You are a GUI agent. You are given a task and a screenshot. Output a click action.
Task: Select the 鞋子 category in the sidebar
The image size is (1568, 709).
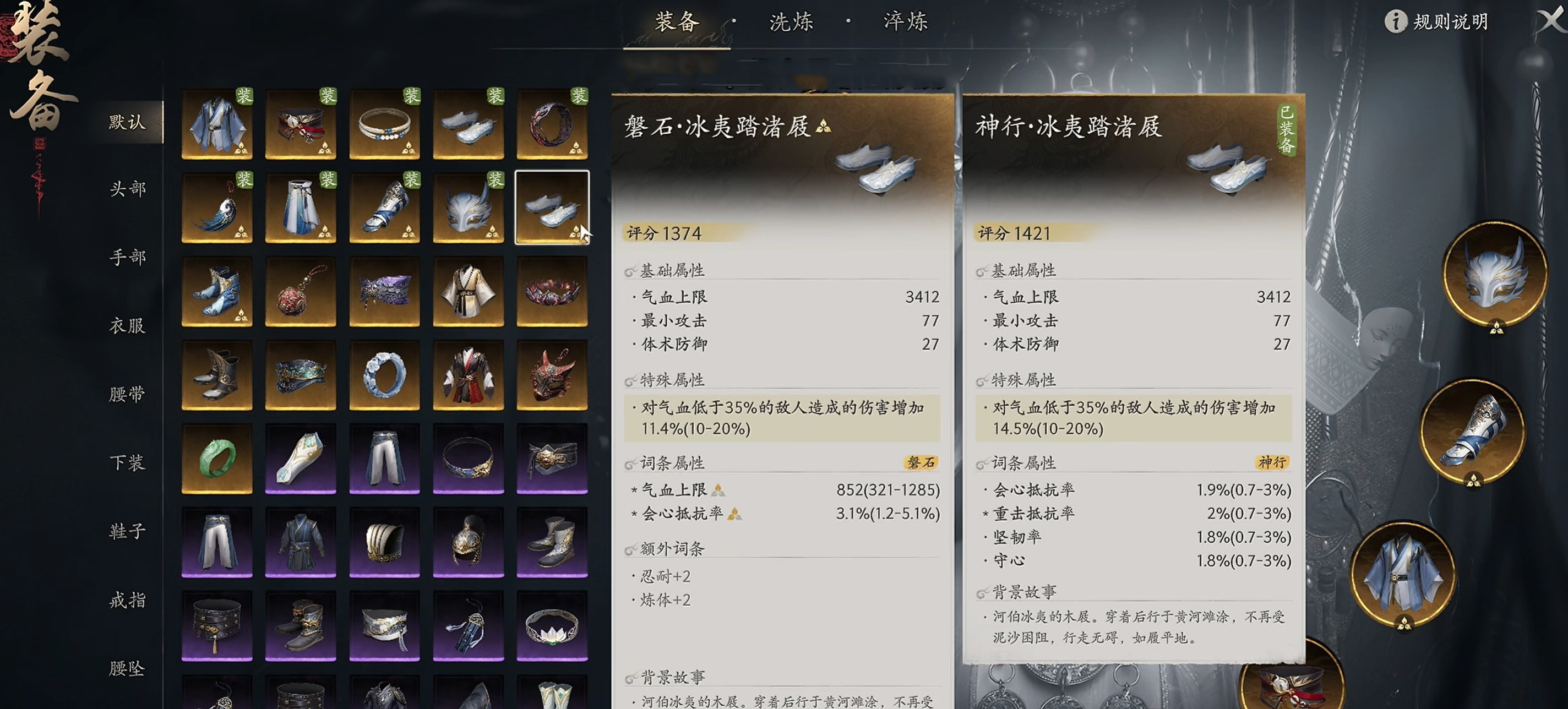coord(127,532)
